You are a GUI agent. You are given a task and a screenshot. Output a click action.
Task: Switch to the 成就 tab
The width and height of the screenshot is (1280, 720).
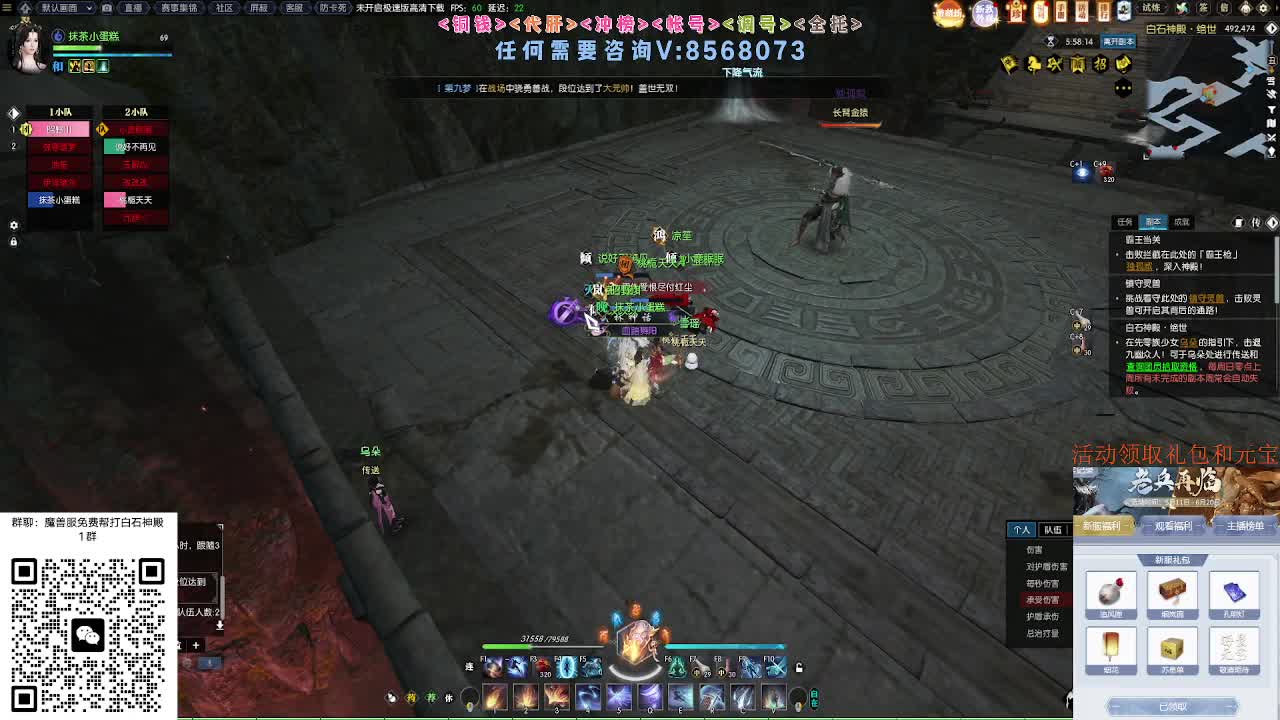[x=1181, y=222]
